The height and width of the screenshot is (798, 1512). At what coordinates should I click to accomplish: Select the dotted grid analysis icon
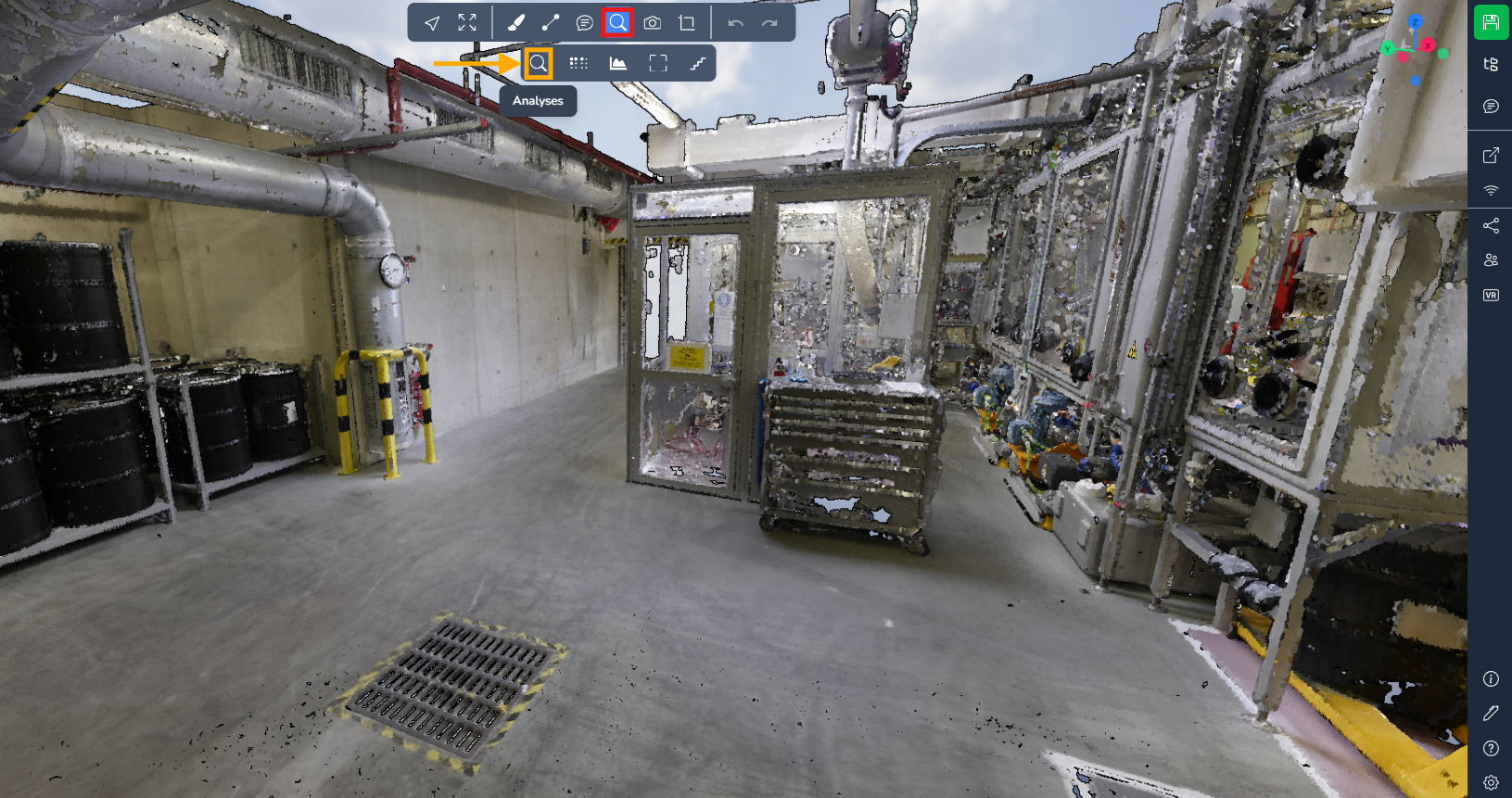tap(578, 64)
